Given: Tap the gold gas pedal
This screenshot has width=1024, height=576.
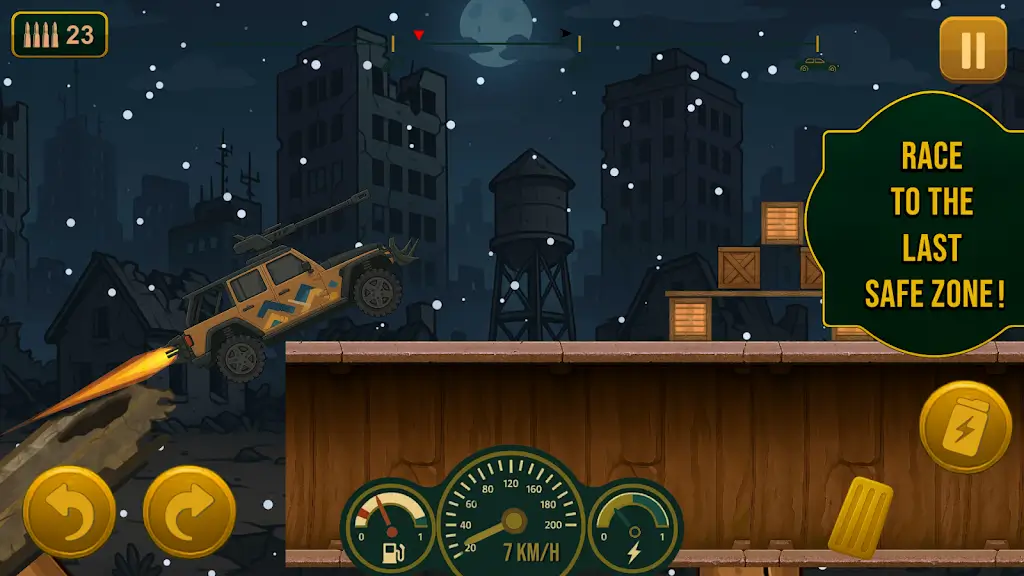Looking at the screenshot, I should point(859,515).
